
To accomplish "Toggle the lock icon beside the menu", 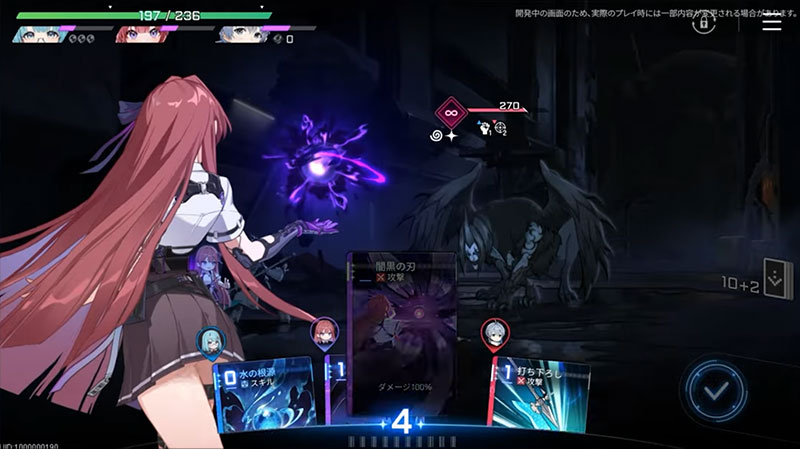I will point(704,22).
